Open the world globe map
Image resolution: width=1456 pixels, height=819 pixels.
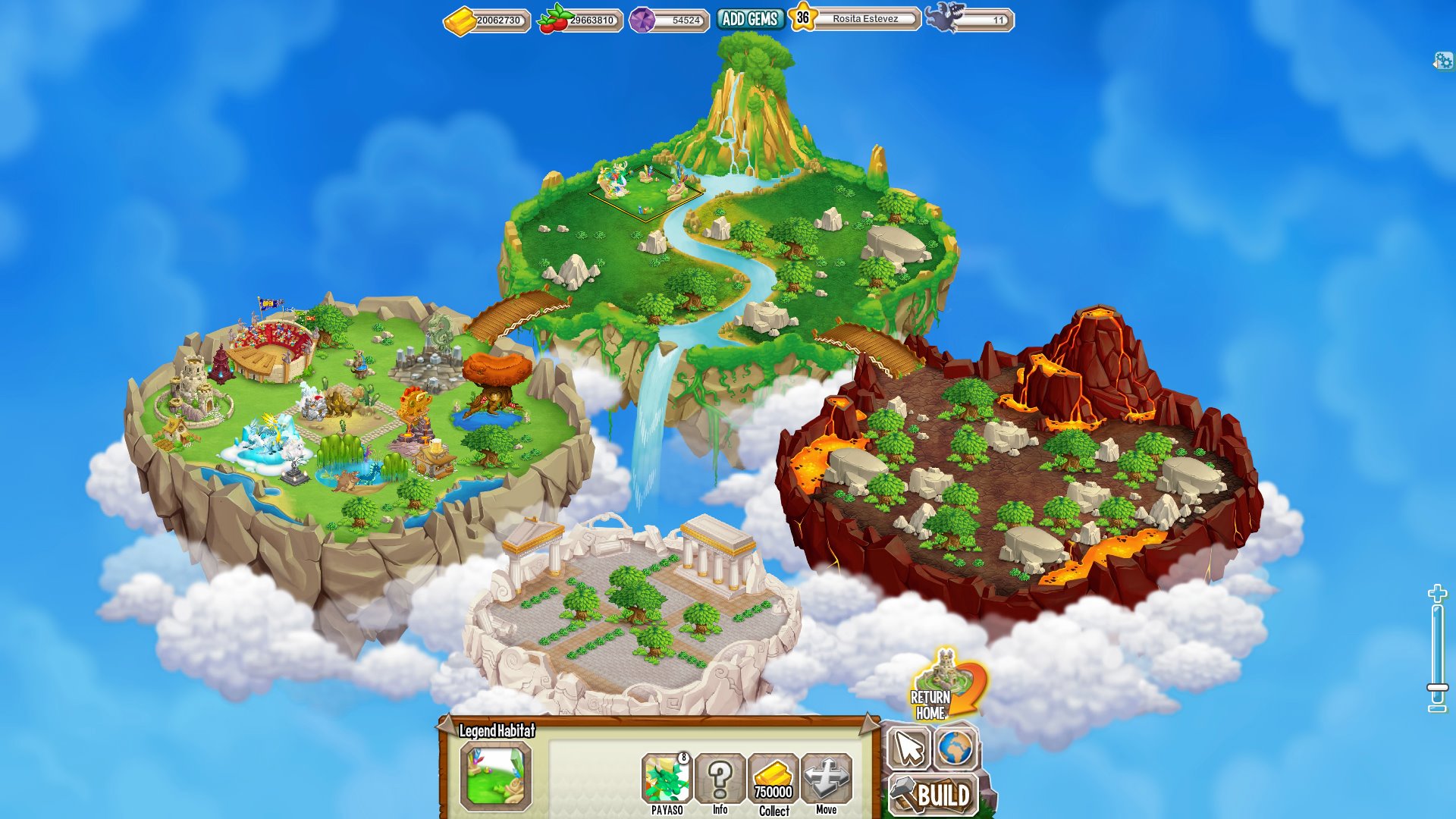[x=955, y=748]
